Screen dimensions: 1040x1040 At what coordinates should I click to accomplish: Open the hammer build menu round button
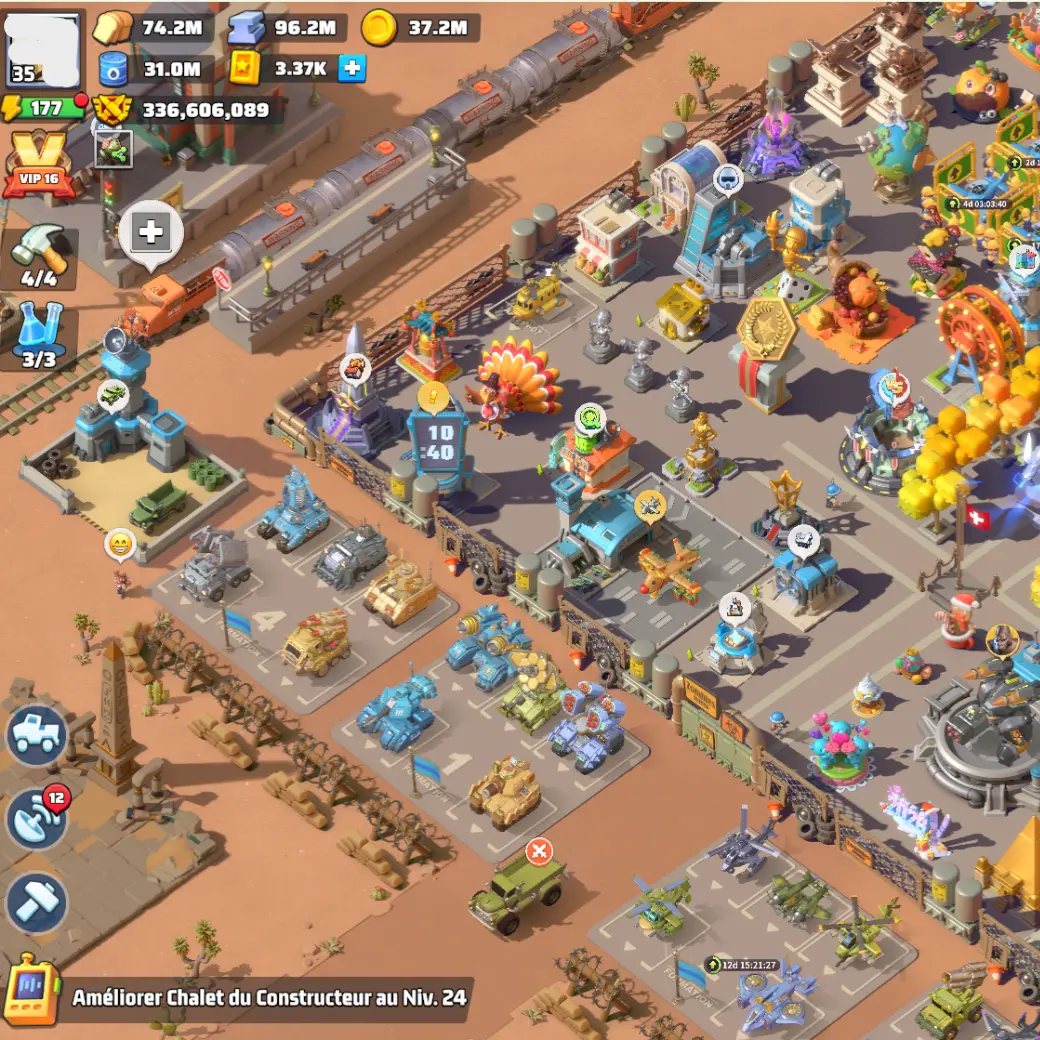click(x=36, y=903)
